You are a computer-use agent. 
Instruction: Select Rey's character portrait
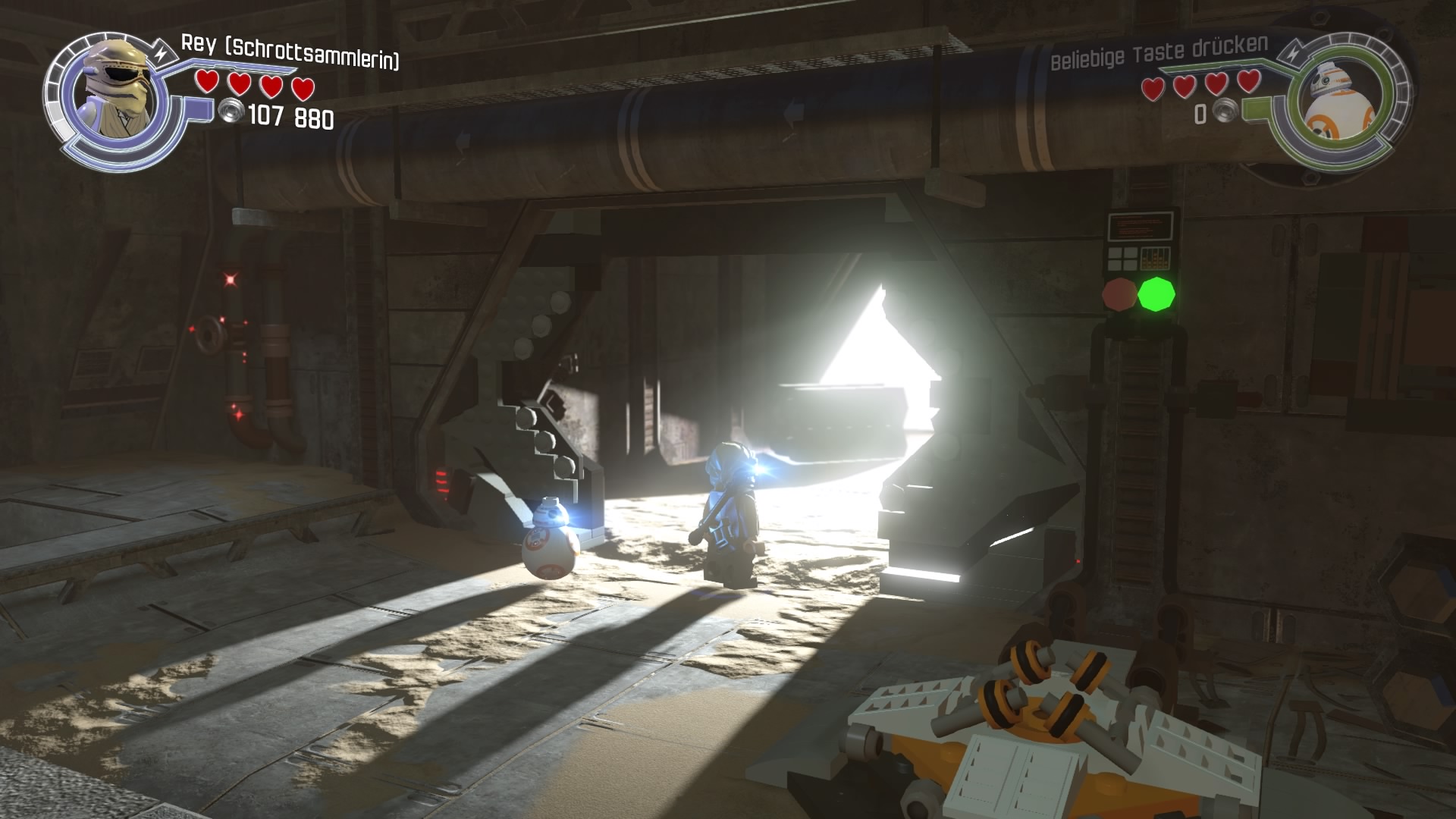pos(117,93)
